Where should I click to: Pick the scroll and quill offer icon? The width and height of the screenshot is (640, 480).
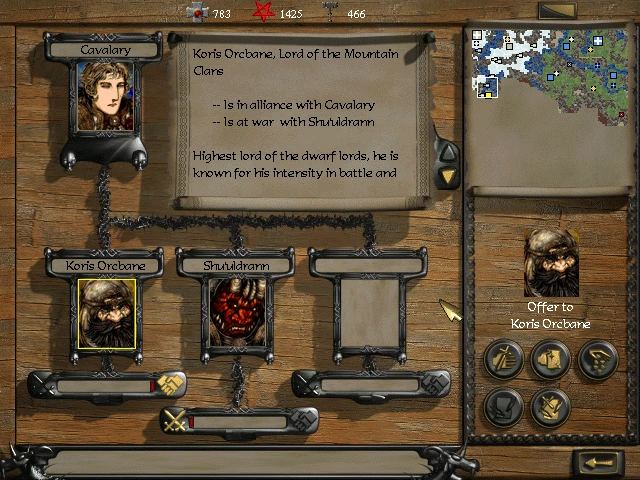[504, 407]
